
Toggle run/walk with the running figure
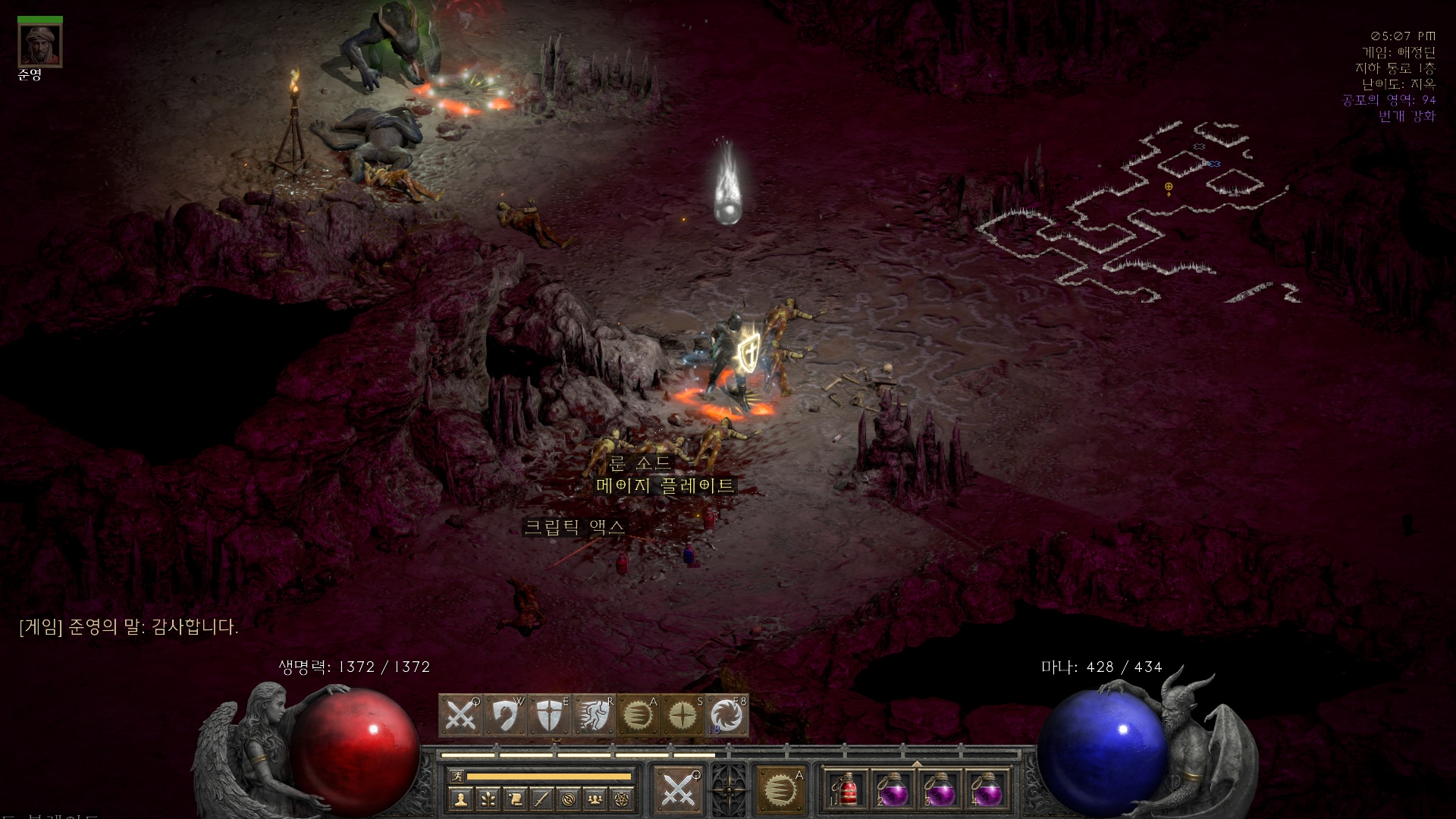point(457,776)
